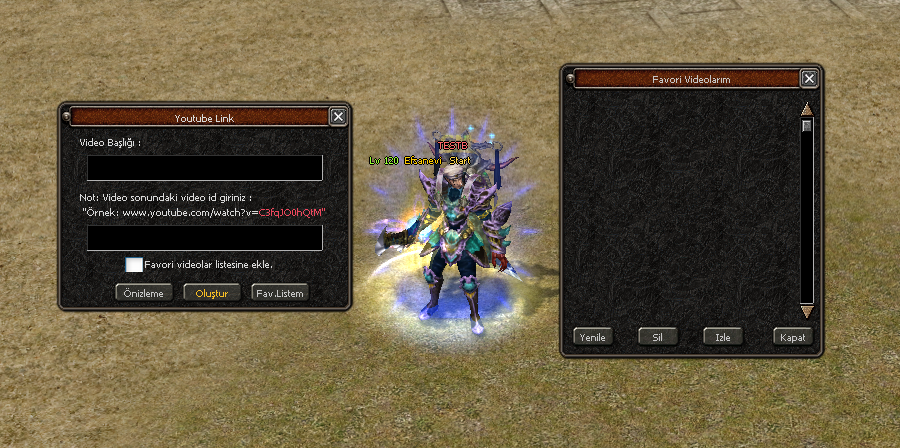Click the Video Başlığı text field
The width and height of the screenshot is (900, 448).
click(204, 167)
